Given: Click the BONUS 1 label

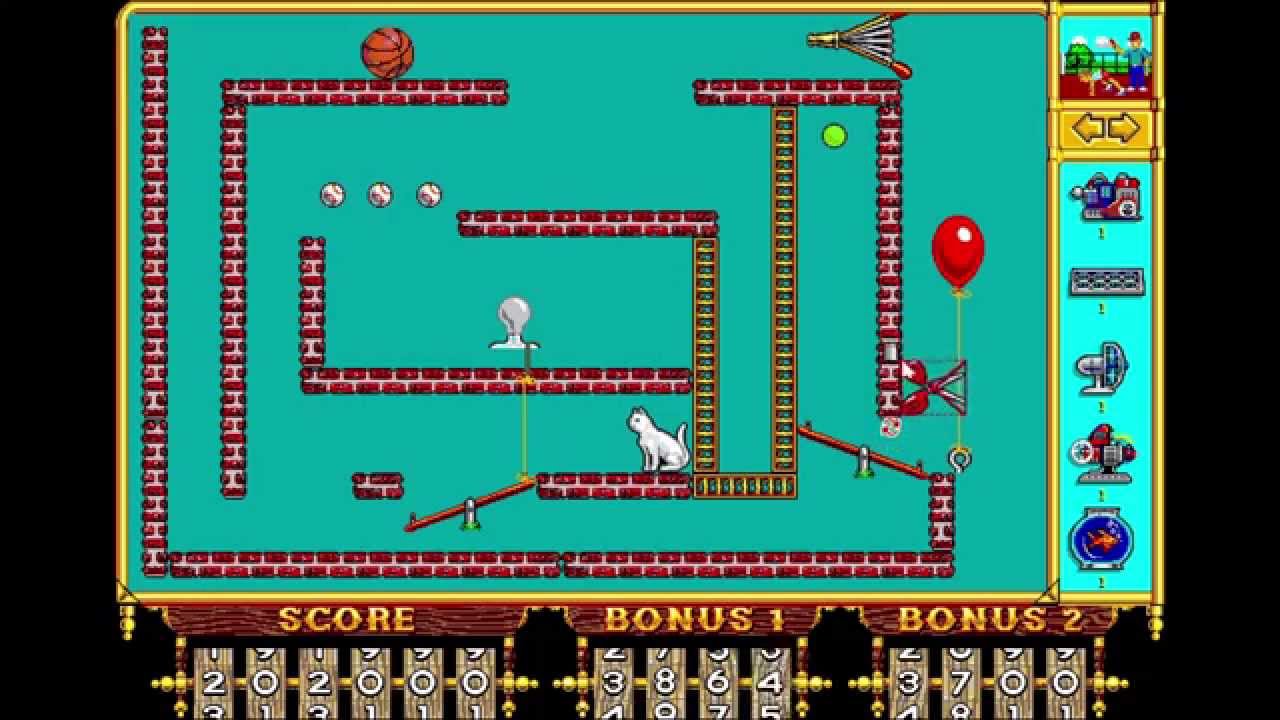Looking at the screenshot, I should pyautogui.click(x=688, y=618).
